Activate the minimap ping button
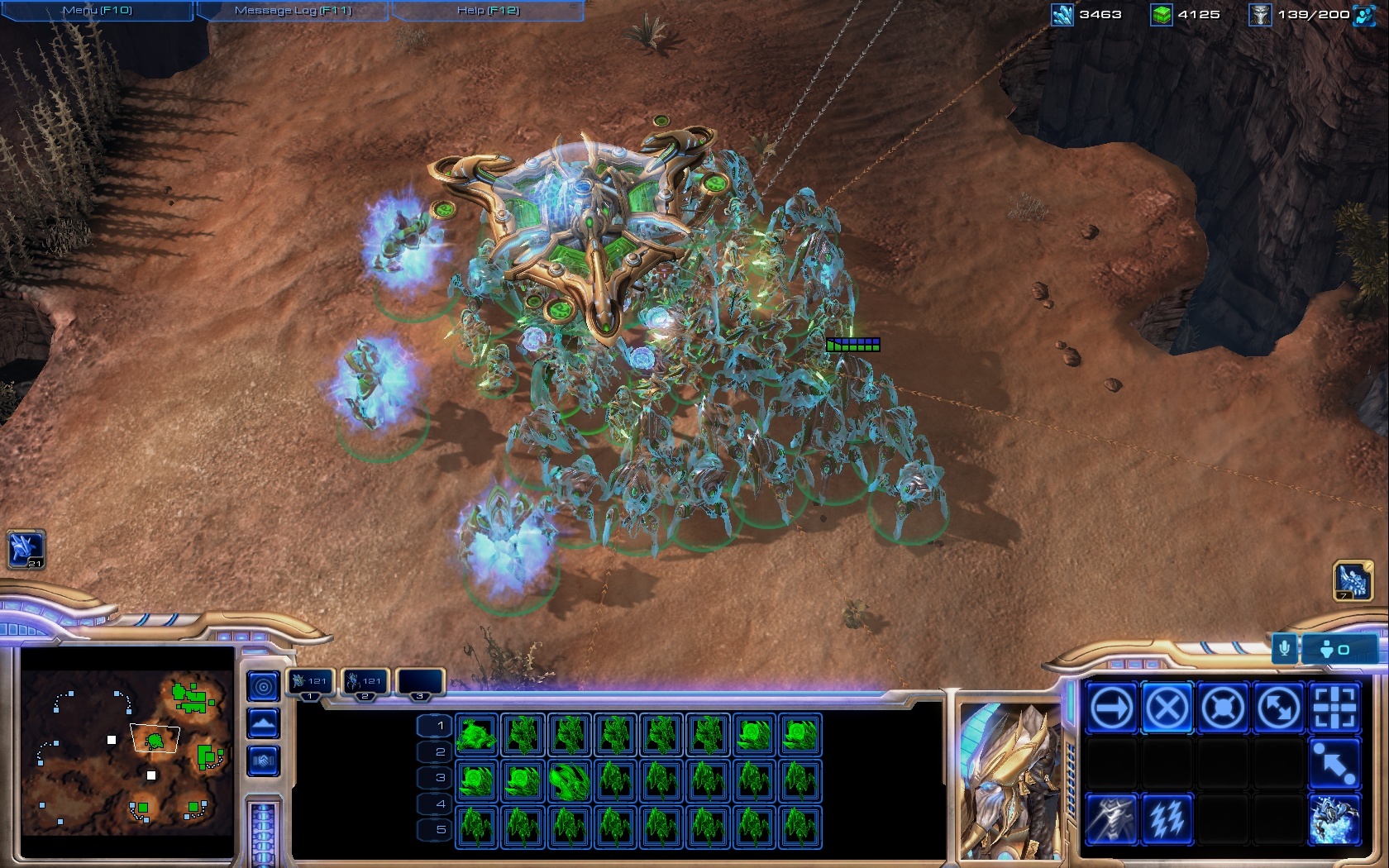The image size is (1389, 868). [x=263, y=686]
